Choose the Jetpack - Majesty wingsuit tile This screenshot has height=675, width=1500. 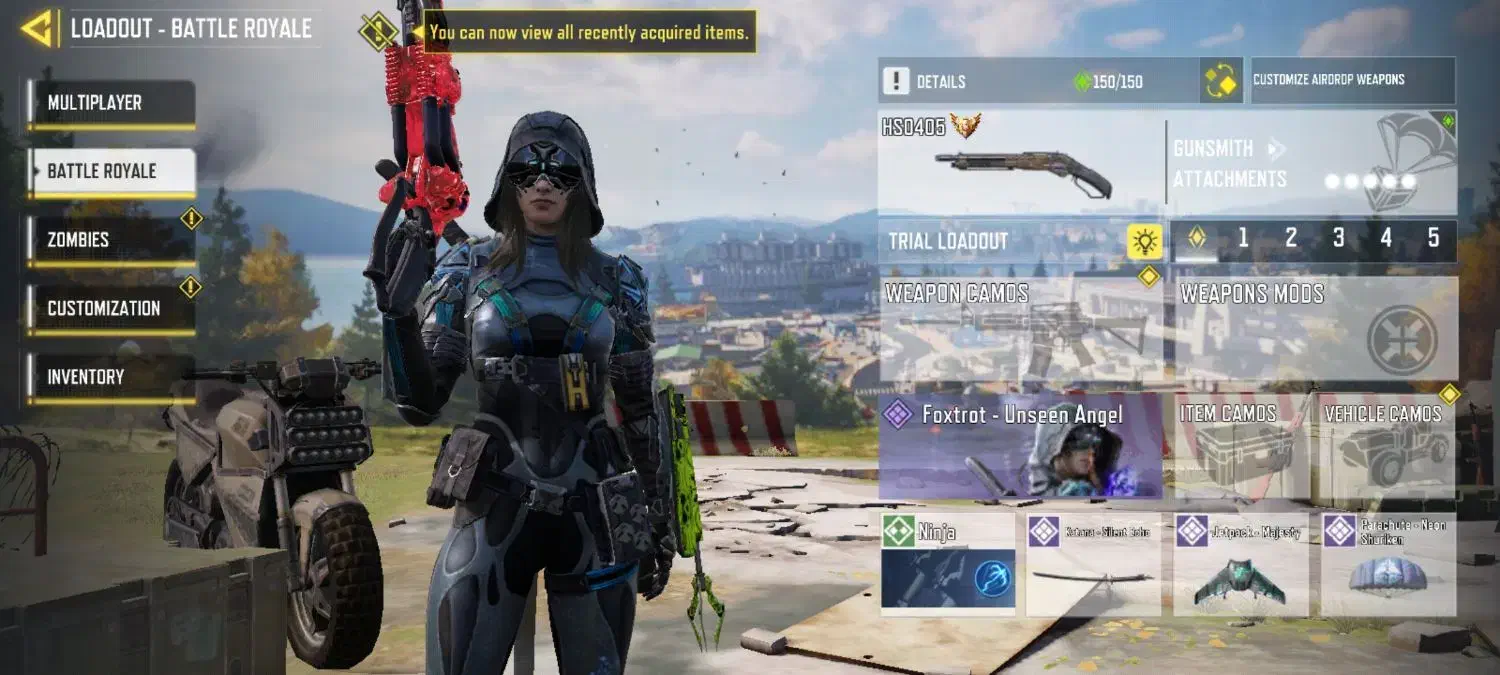1240,563
